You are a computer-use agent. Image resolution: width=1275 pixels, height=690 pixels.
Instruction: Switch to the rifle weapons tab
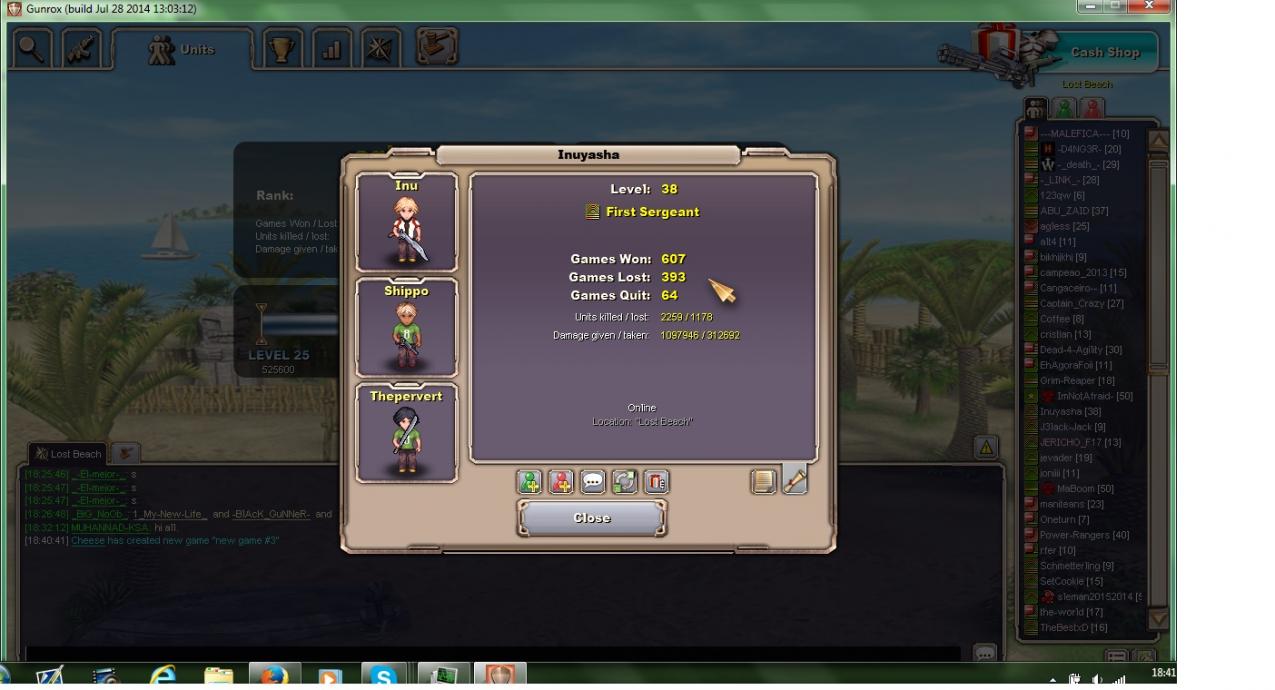coord(82,50)
